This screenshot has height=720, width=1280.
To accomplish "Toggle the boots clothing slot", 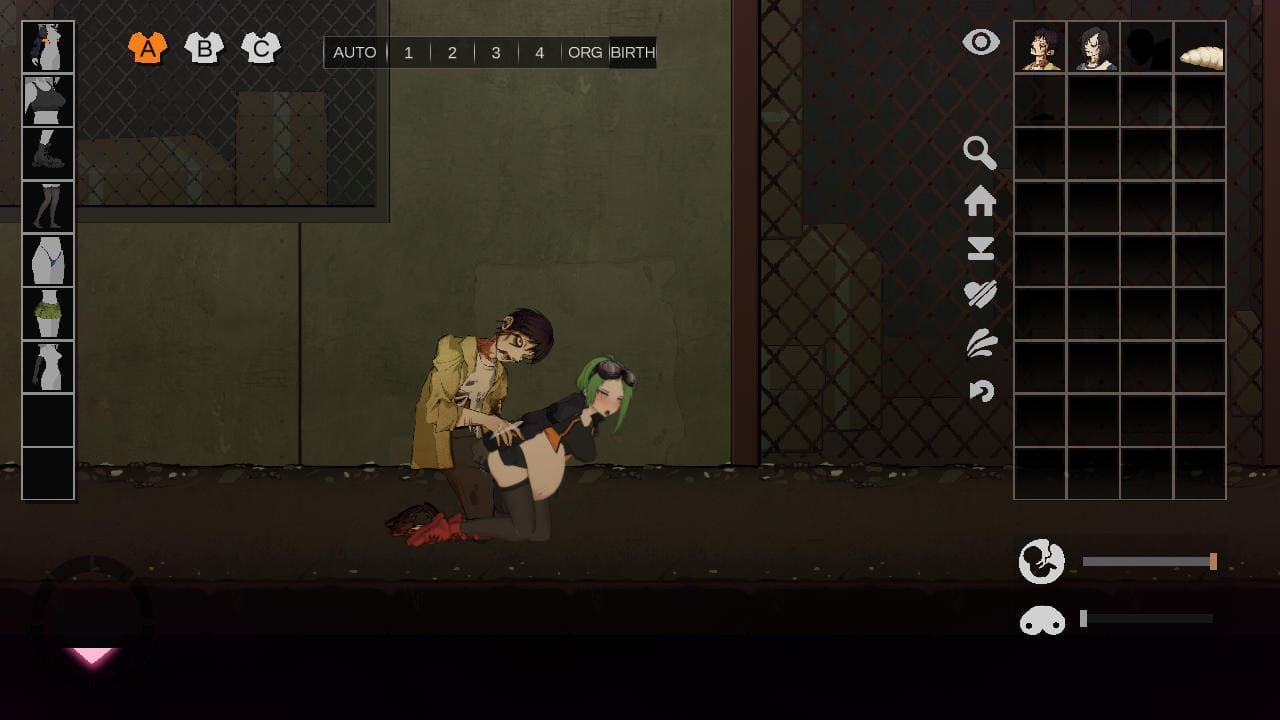I will point(48,154).
